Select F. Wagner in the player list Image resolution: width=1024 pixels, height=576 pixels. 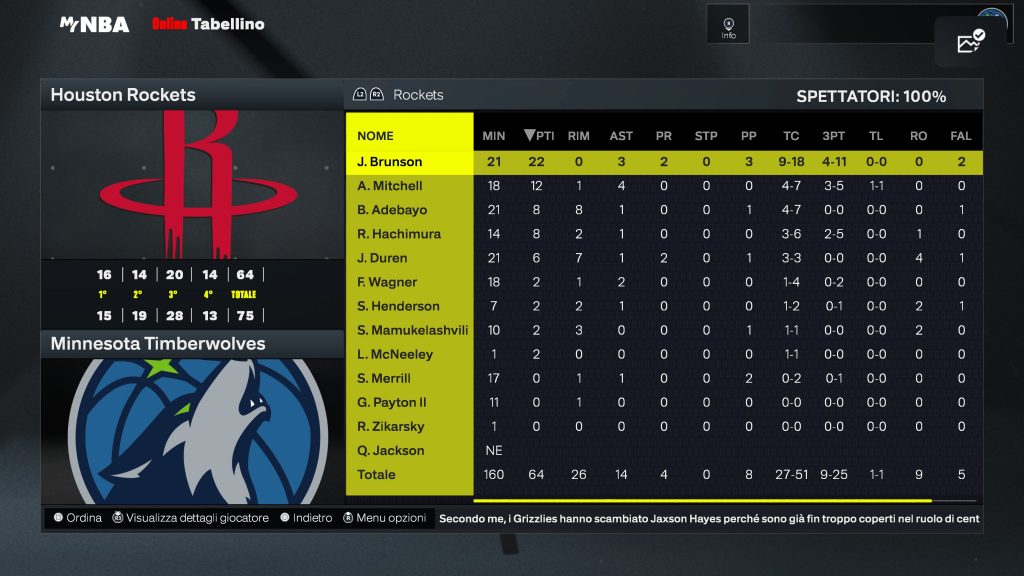[387, 282]
